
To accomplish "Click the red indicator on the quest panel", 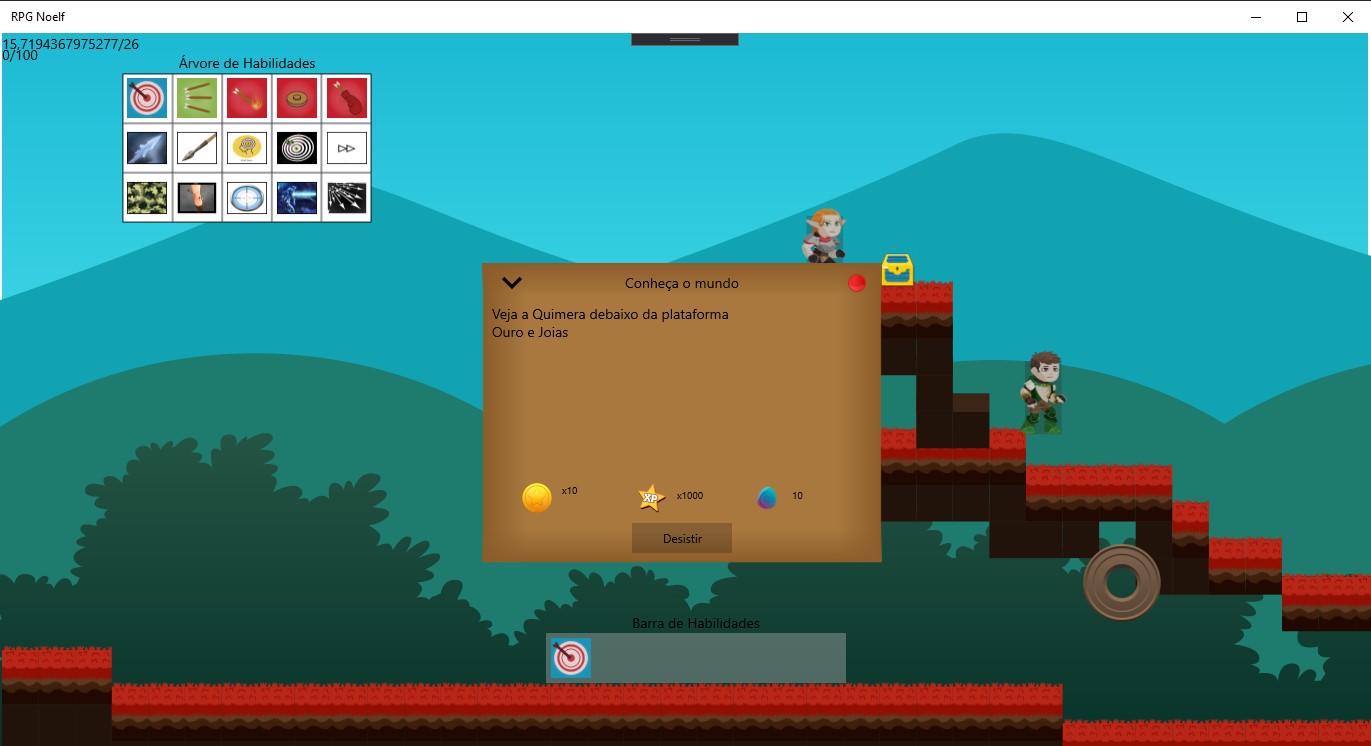I will [856, 282].
